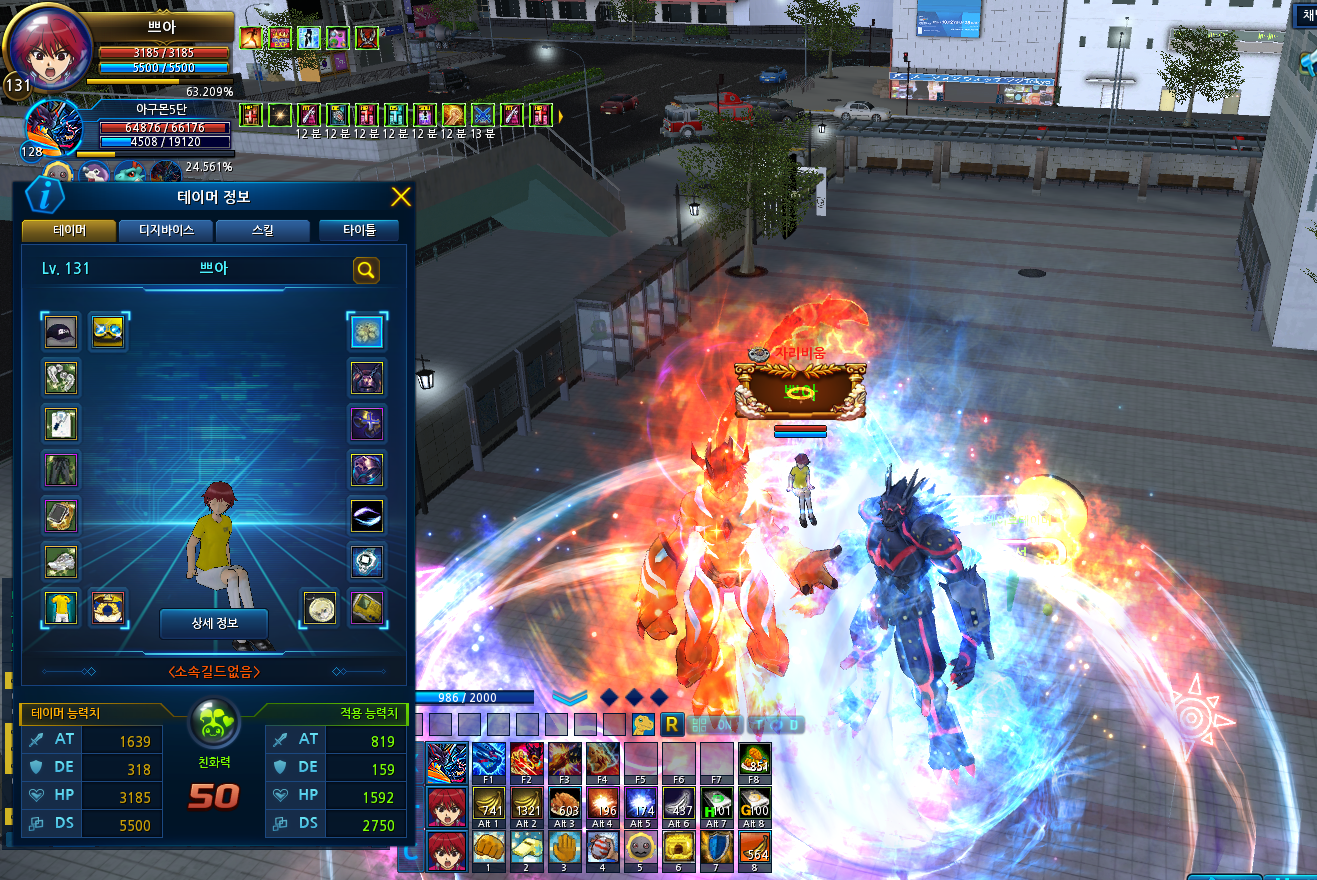This screenshot has height=880, width=1317.
Task: Close the 테이머 정보 window
Action: [x=400, y=197]
